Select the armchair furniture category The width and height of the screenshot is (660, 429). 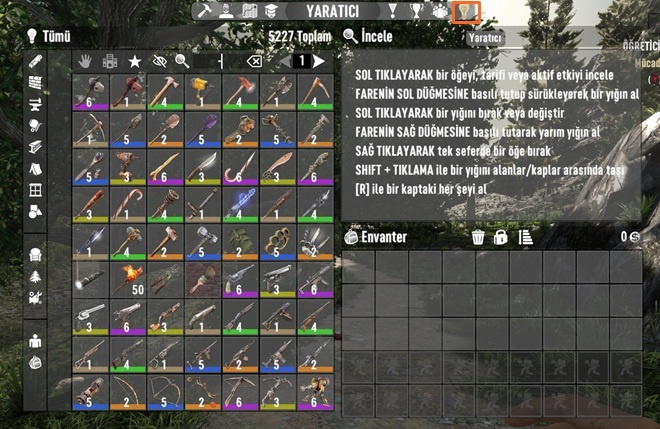36,255
